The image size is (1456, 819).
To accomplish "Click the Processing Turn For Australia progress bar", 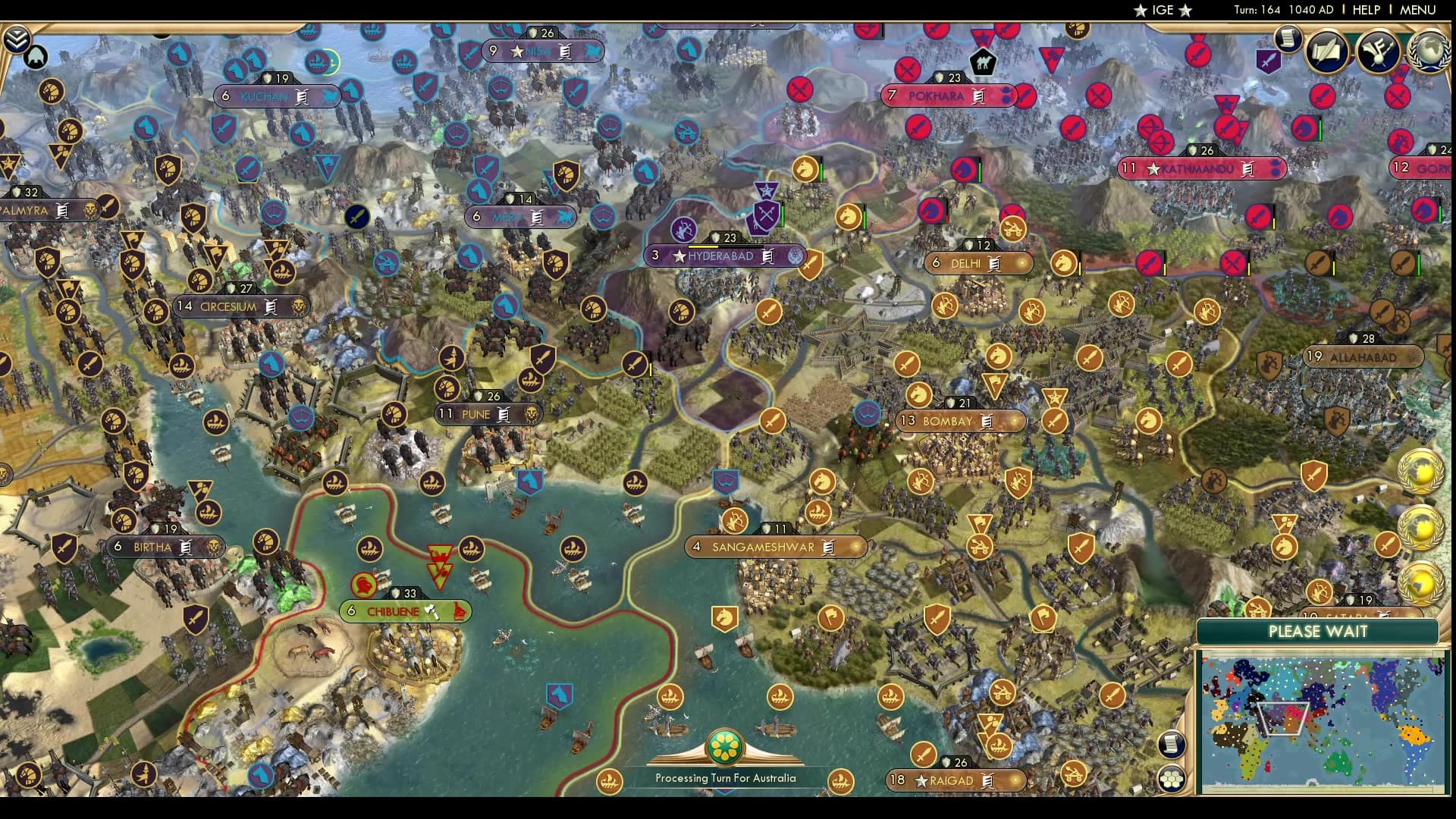I will pyautogui.click(x=726, y=778).
